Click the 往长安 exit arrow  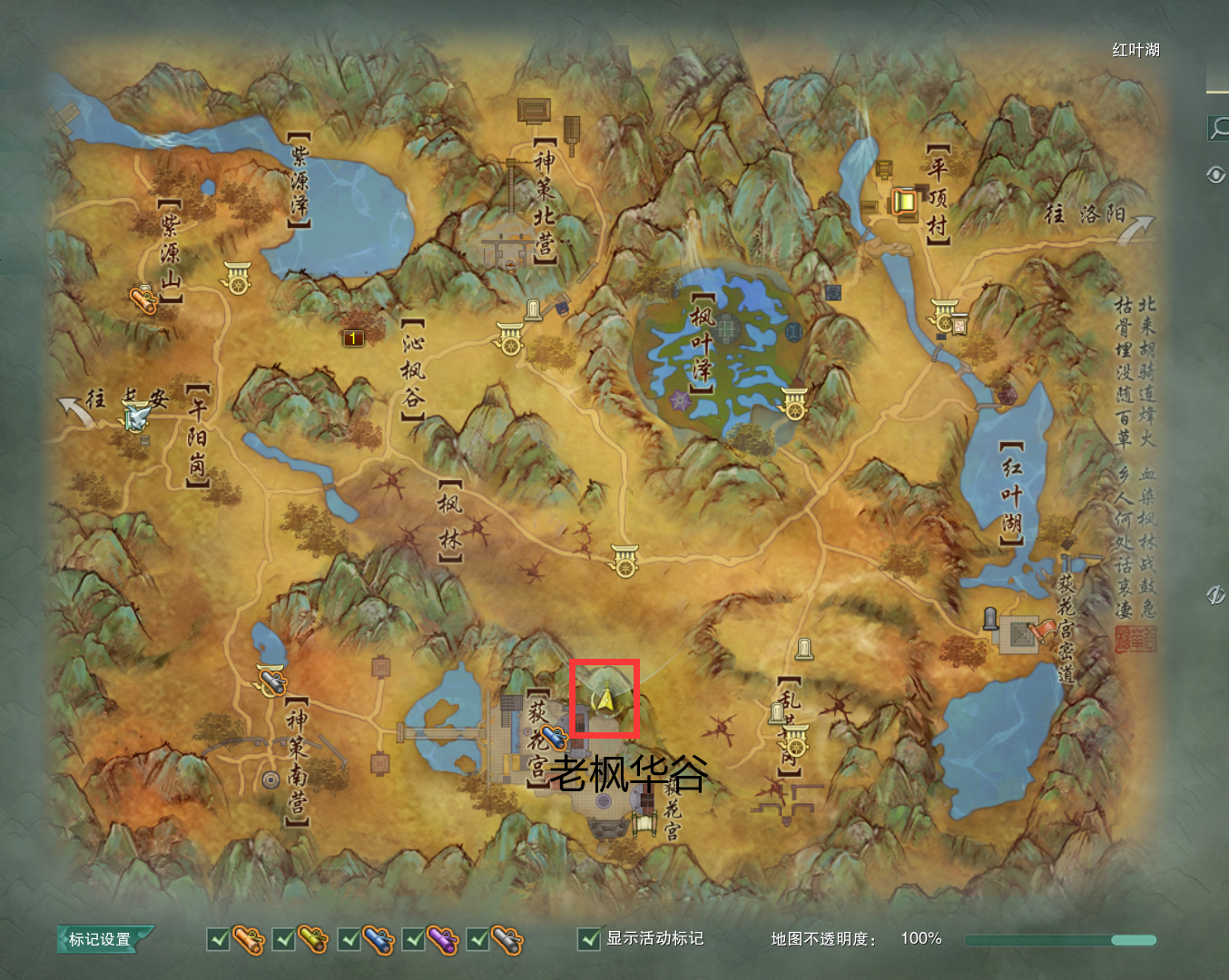coord(76,412)
